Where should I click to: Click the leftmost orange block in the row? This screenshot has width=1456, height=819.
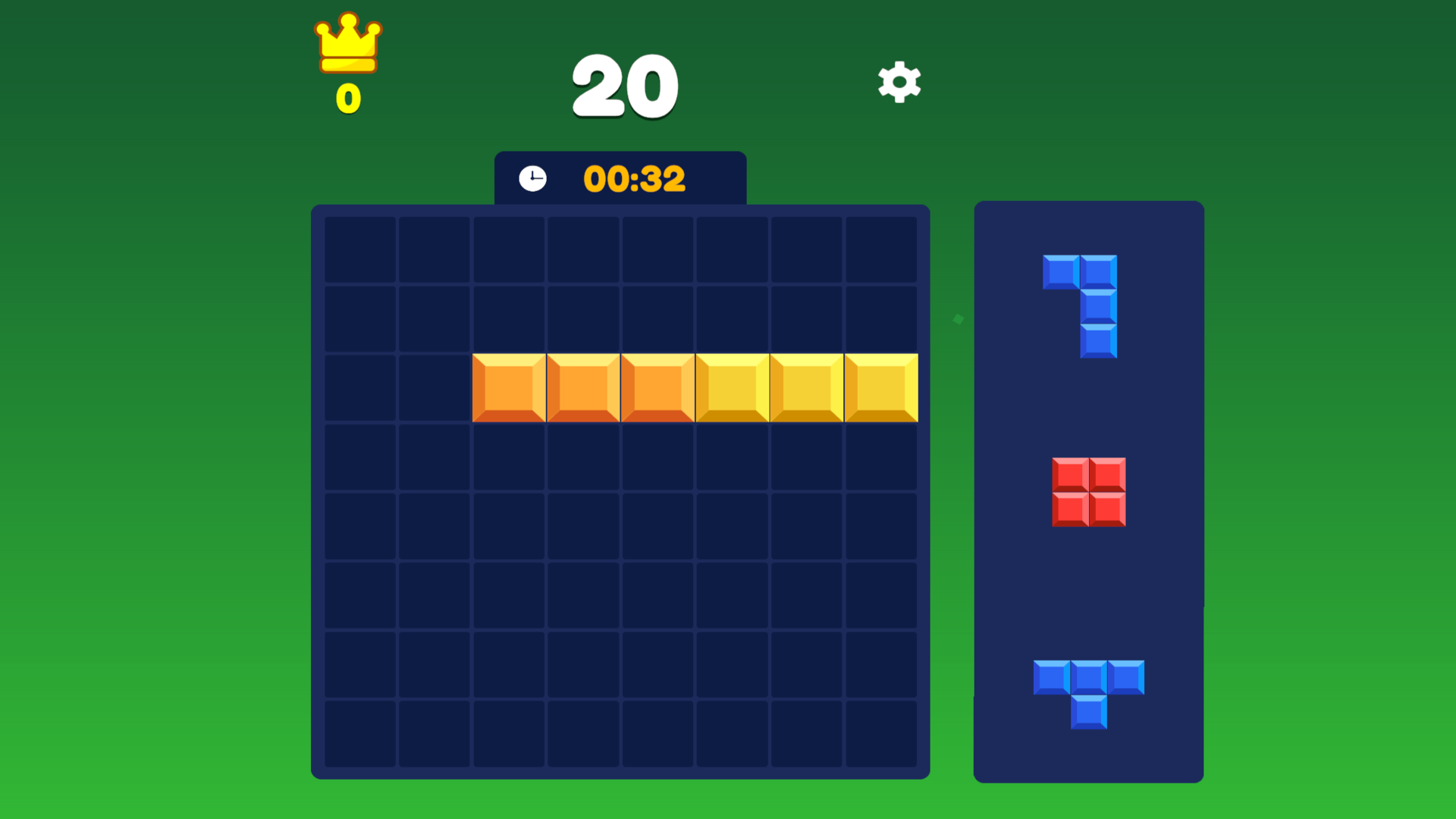[510, 387]
